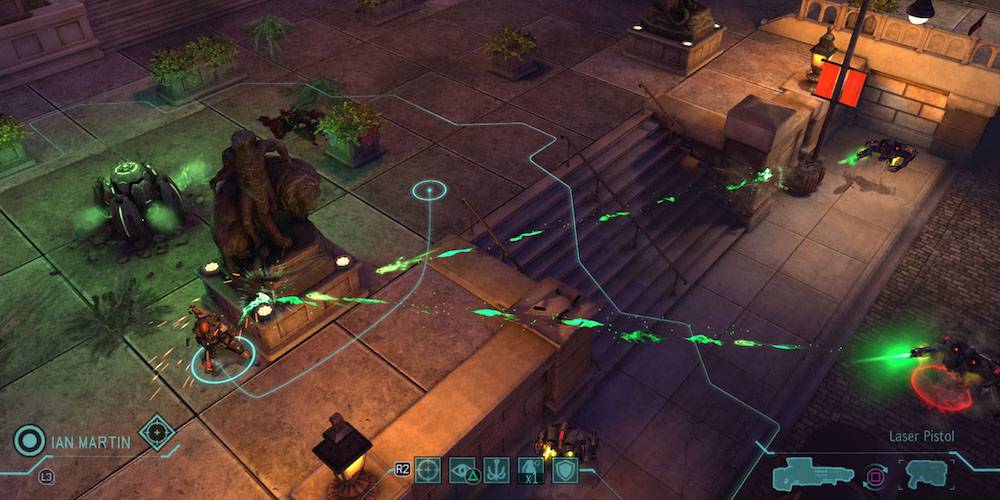Choose the Laser Pistol weapon icon
Viewport: 1000px width, 500px height.
pos(927,473)
